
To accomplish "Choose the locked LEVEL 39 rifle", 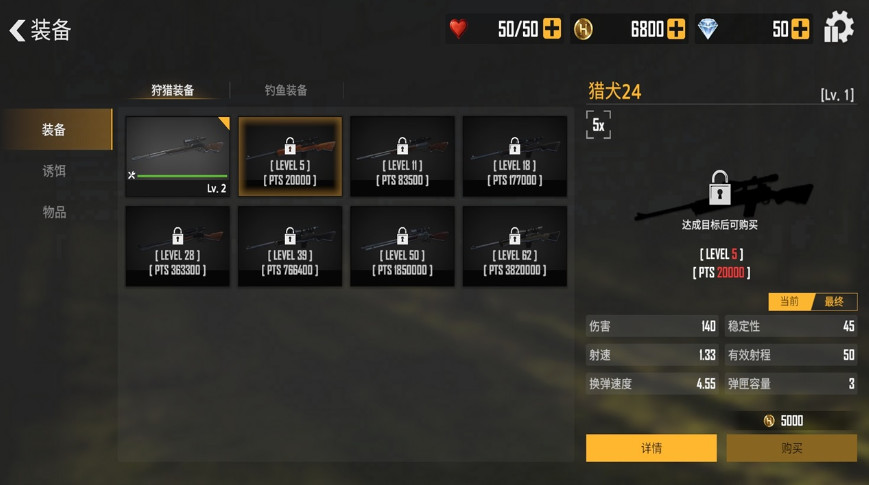I will tap(290, 246).
